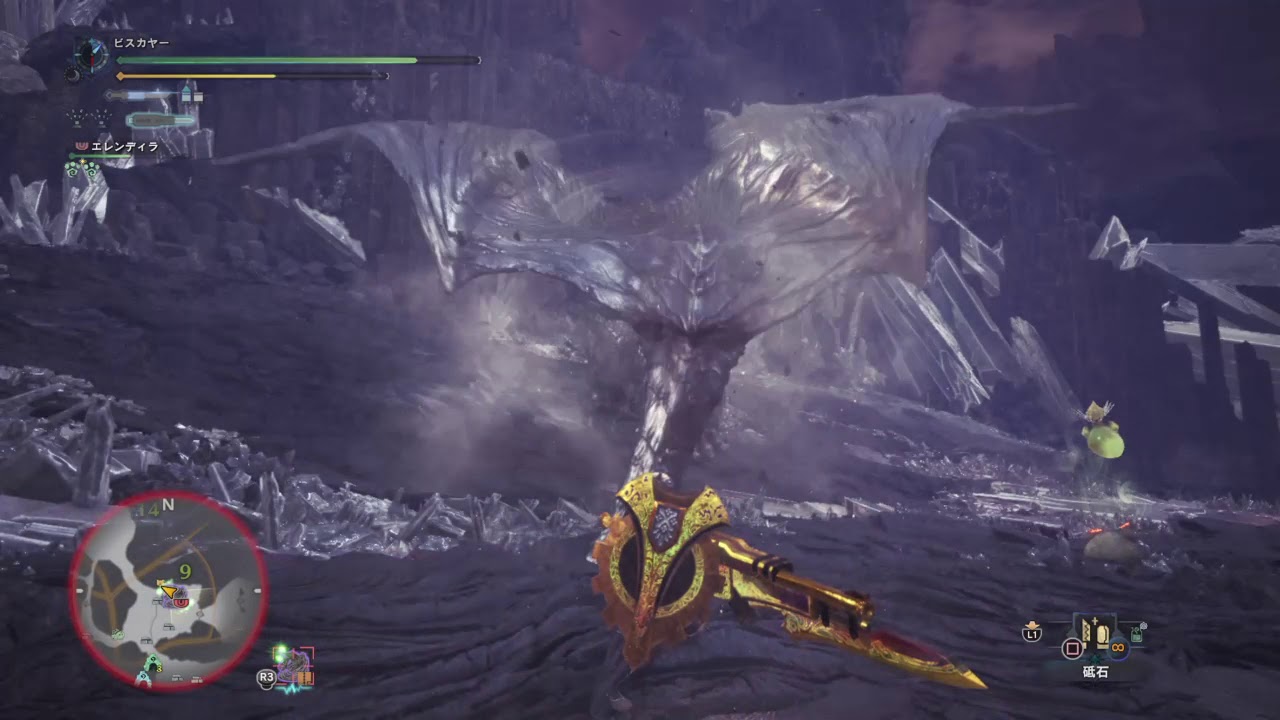Viewport: 1280px width, 720px height.
Task: Click the left minimap edge tab
Action: click(x=79, y=591)
